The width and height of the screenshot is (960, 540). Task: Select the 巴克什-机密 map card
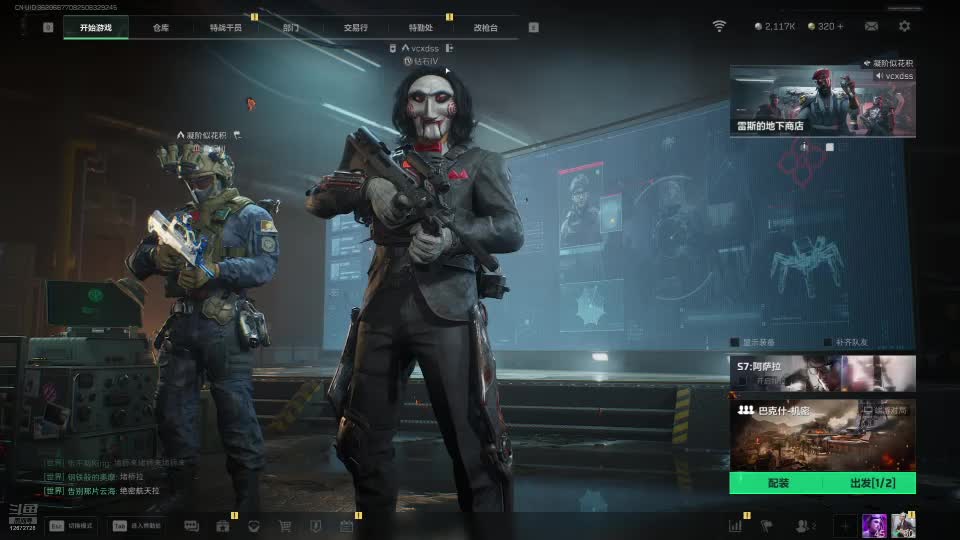tap(822, 435)
